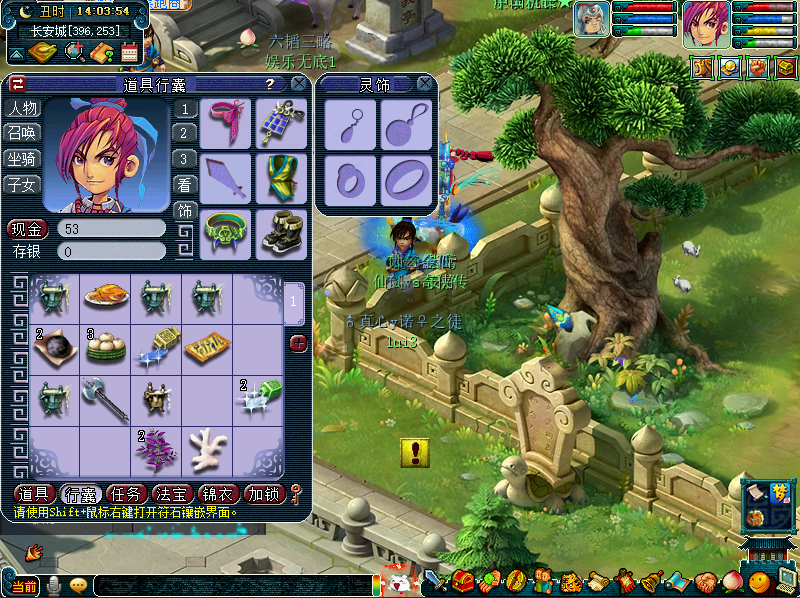The height and width of the screenshot is (598, 800).
Task: Open the world map magnifier icon
Action: click(74, 52)
